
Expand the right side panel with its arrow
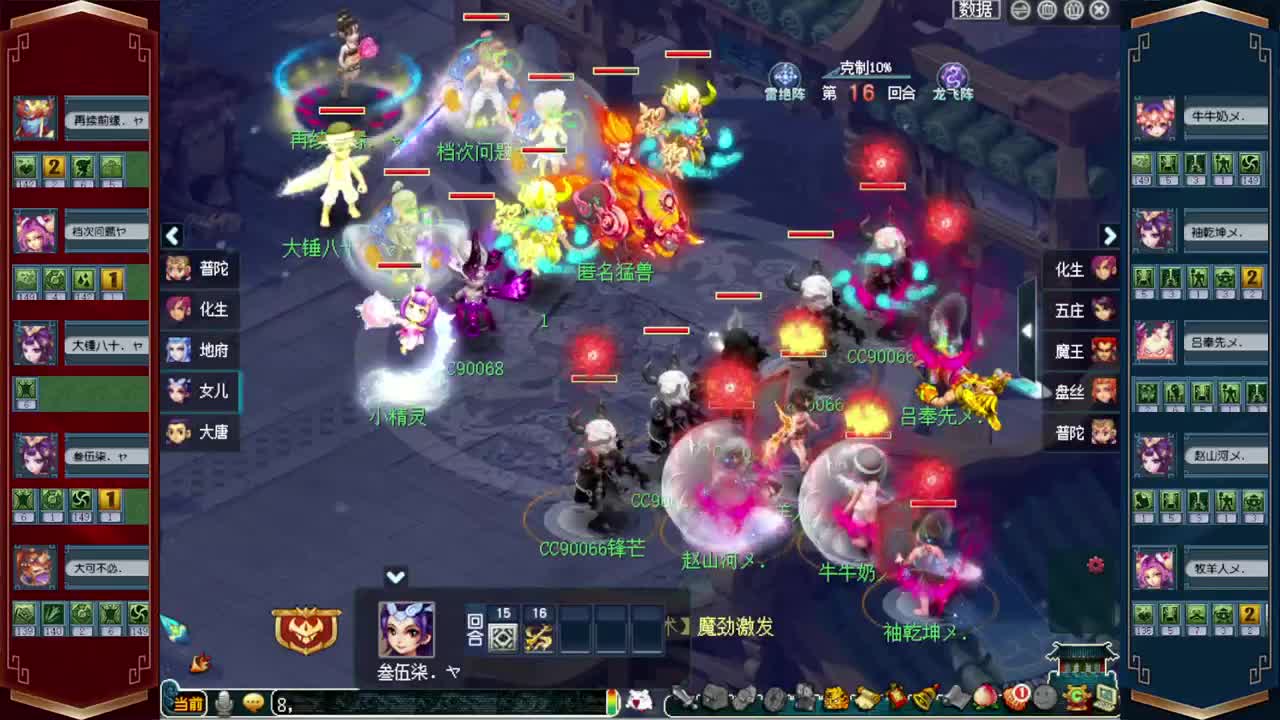click(1110, 236)
